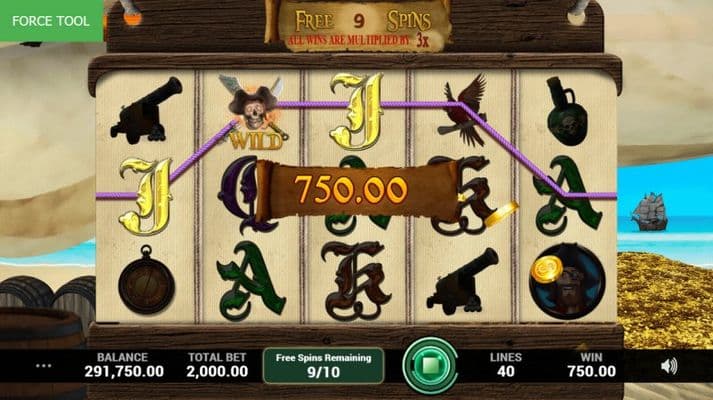Toggle the sound speaker icon

pyautogui.click(x=669, y=366)
